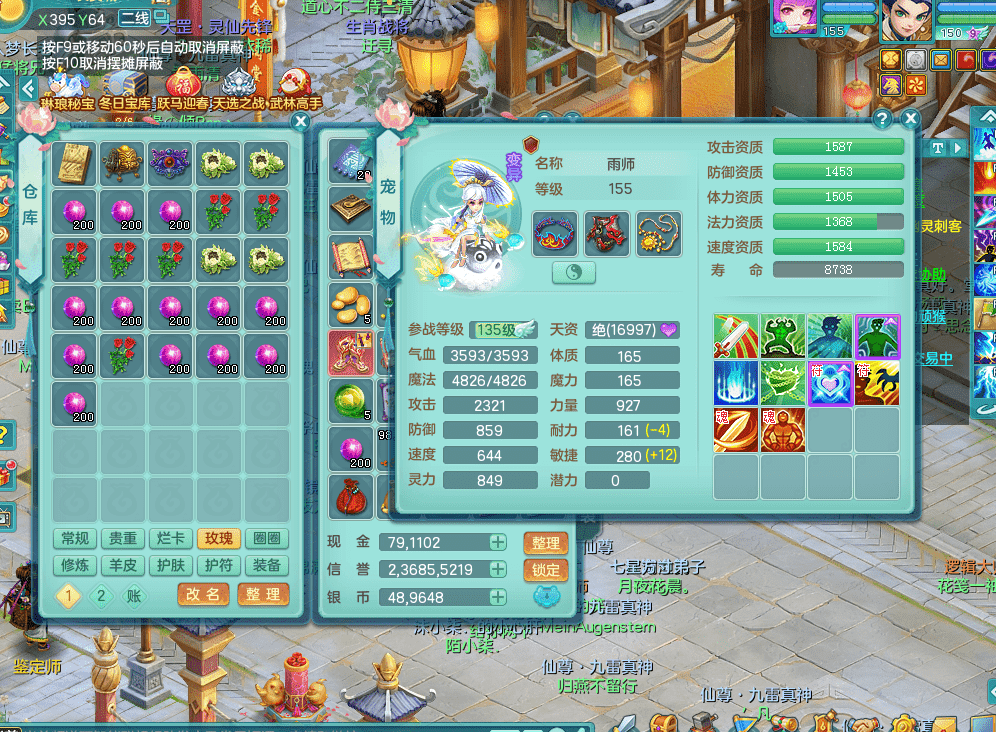Switch to the 贵重 warehouse category
The height and width of the screenshot is (732, 996).
click(x=123, y=539)
